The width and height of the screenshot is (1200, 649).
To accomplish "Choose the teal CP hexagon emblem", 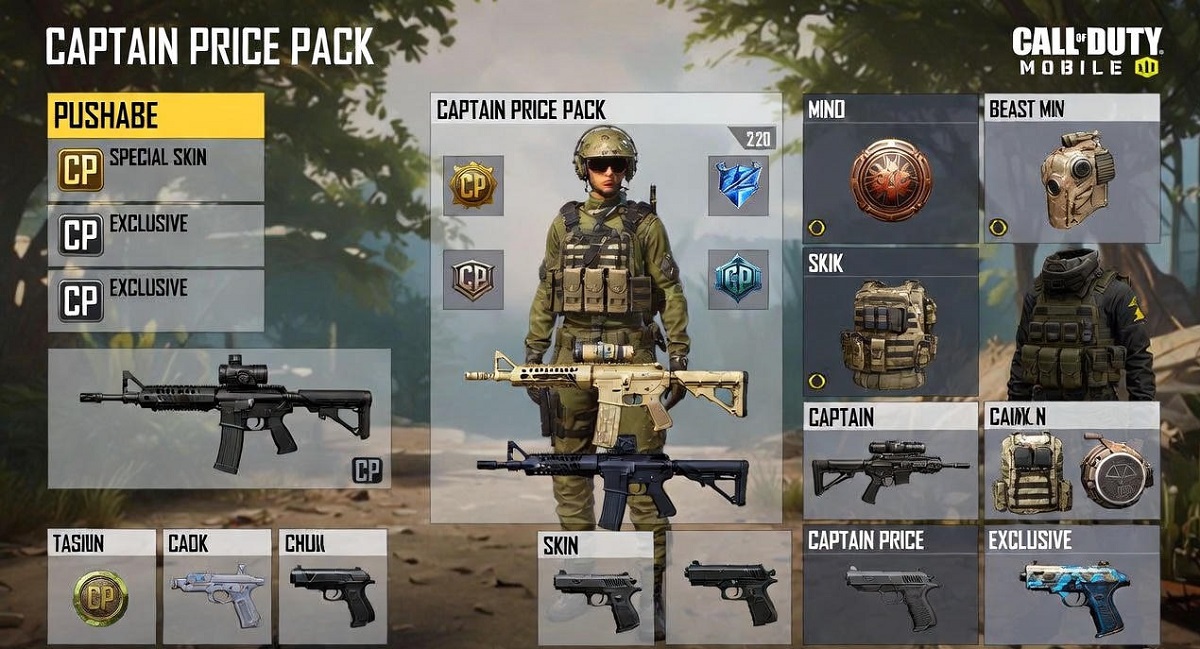I will tap(738, 279).
